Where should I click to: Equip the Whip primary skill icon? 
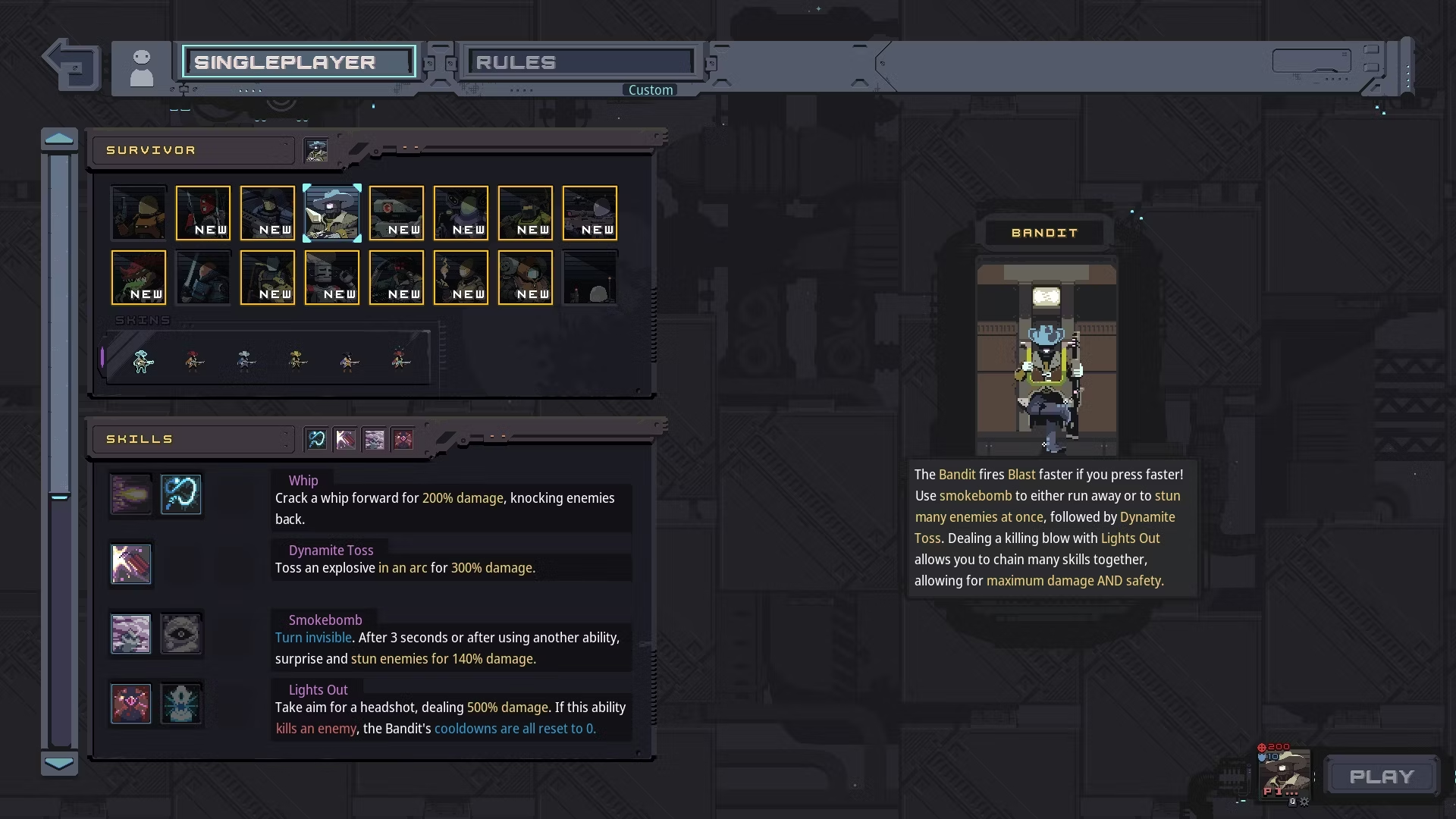[181, 494]
